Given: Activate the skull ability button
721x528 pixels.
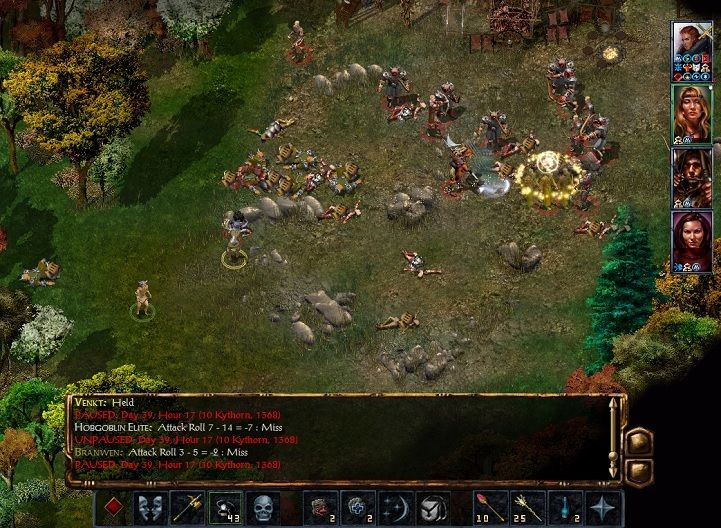Looking at the screenshot, I should click(x=263, y=508).
